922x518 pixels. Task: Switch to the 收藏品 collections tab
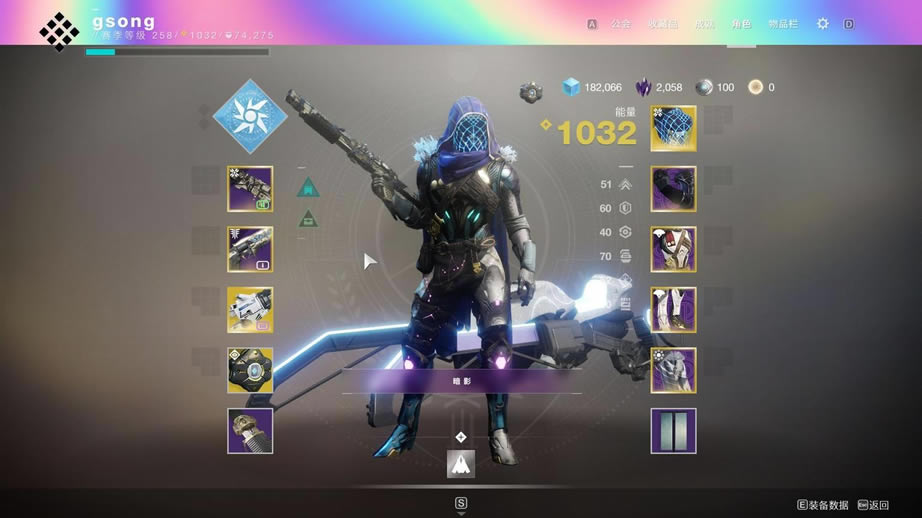pos(660,24)
